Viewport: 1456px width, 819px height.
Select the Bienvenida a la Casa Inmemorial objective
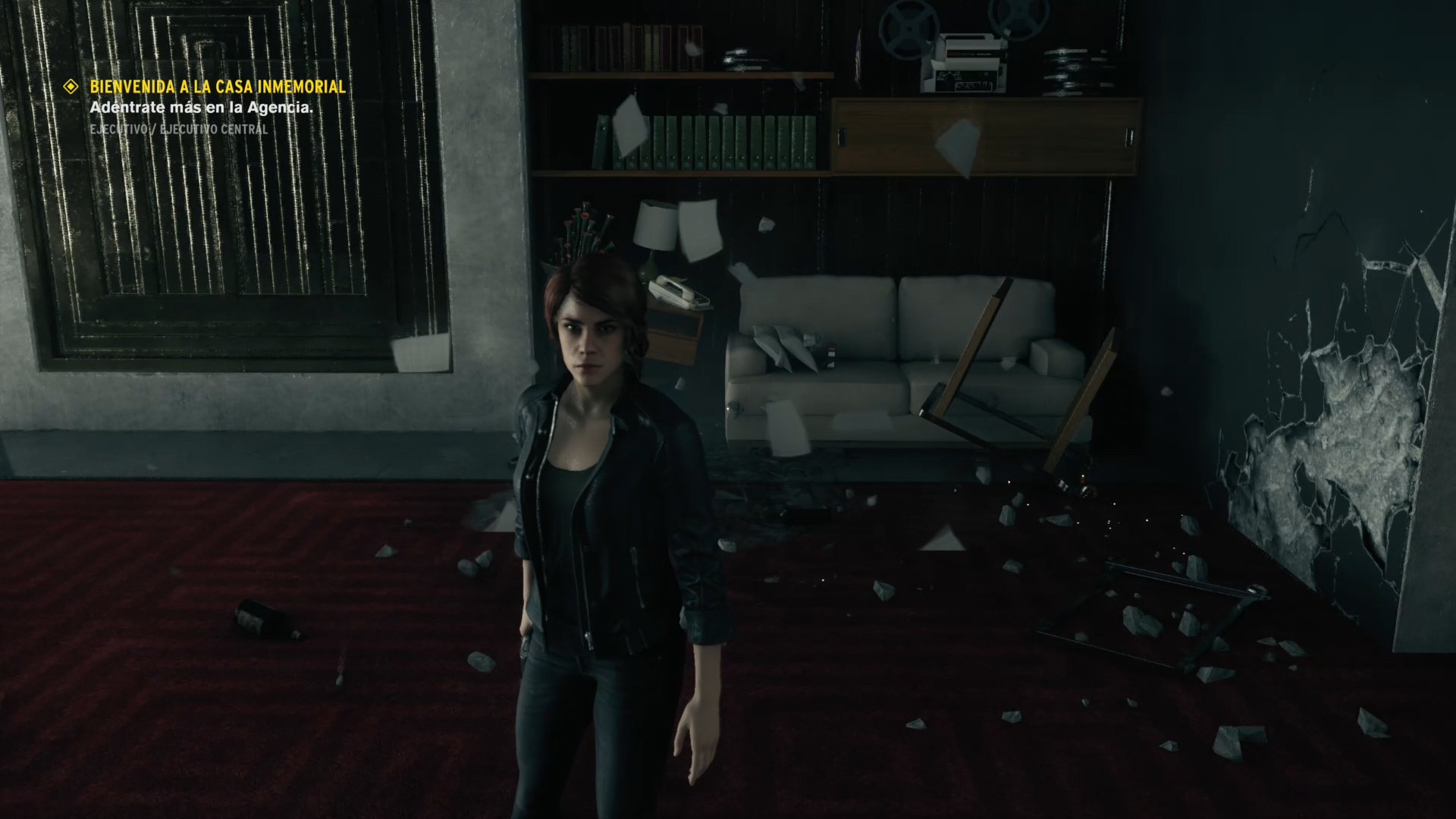[x=218, y=86]
